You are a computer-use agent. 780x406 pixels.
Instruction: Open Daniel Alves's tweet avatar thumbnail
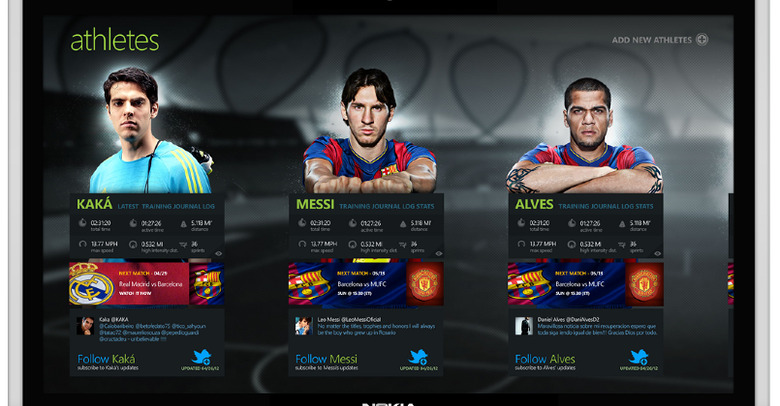pos(523,325)
